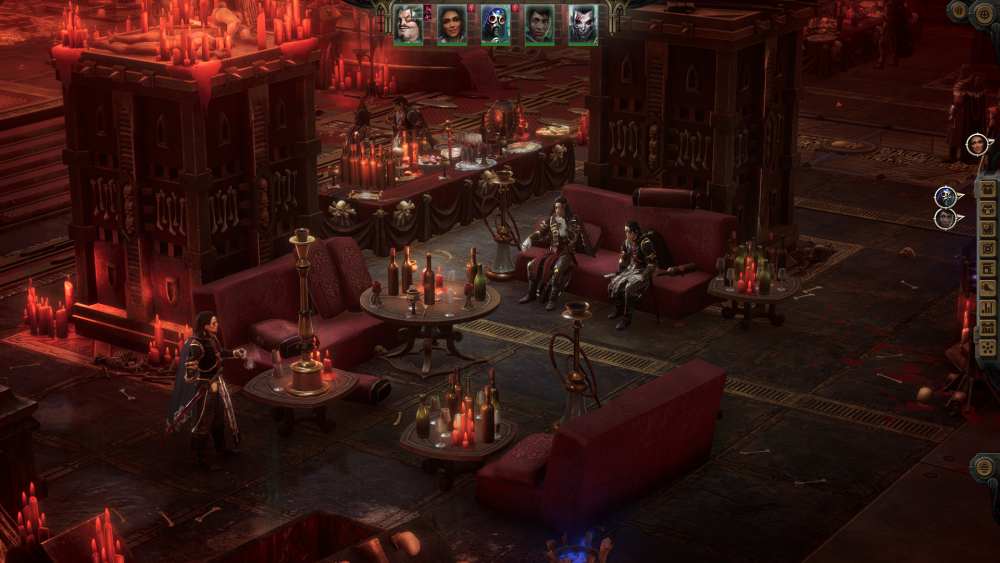Select the purple-eyed short-haired character portrait

[x=539, y=24]
